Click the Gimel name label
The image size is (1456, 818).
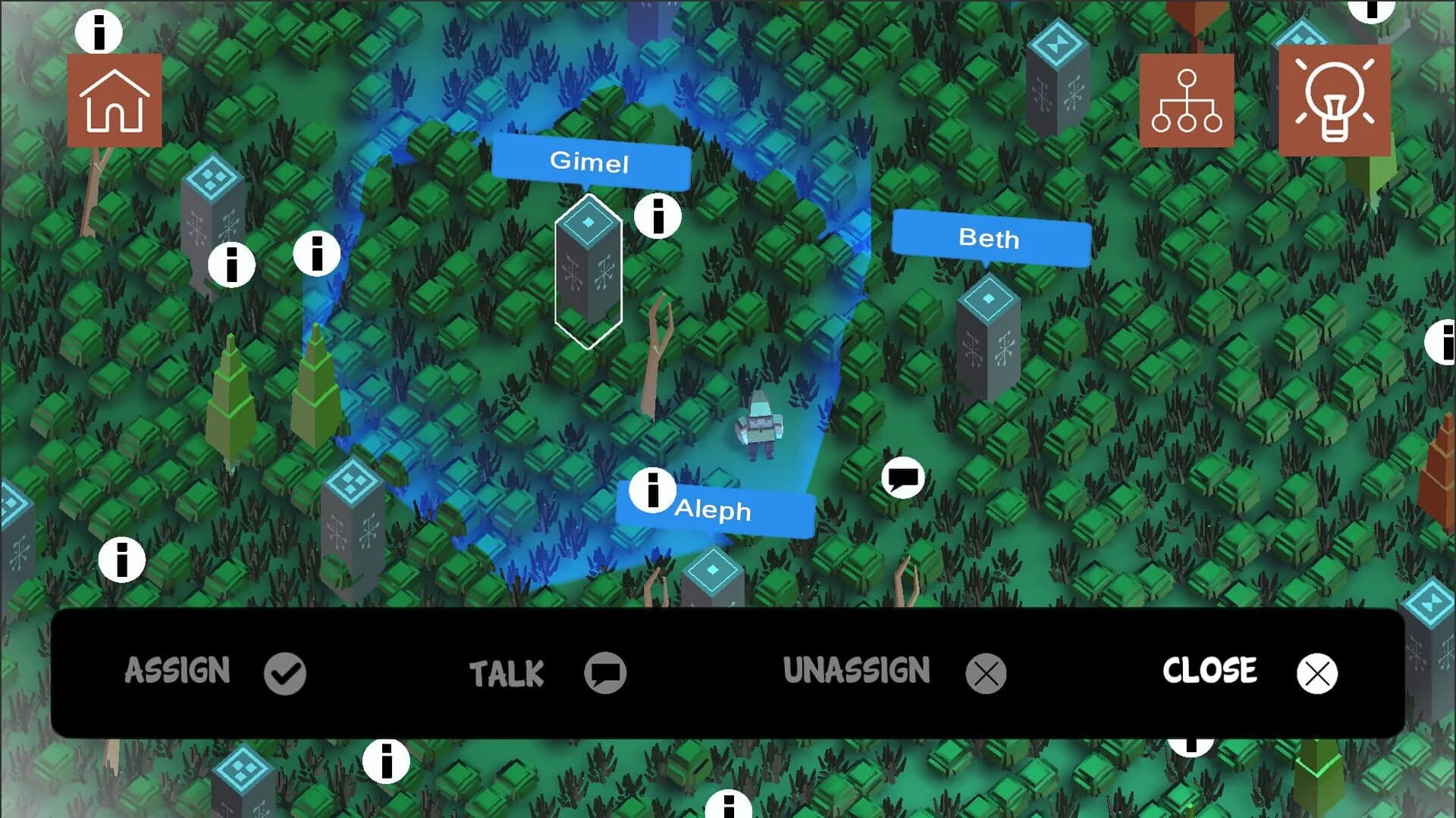click(592, 161)
